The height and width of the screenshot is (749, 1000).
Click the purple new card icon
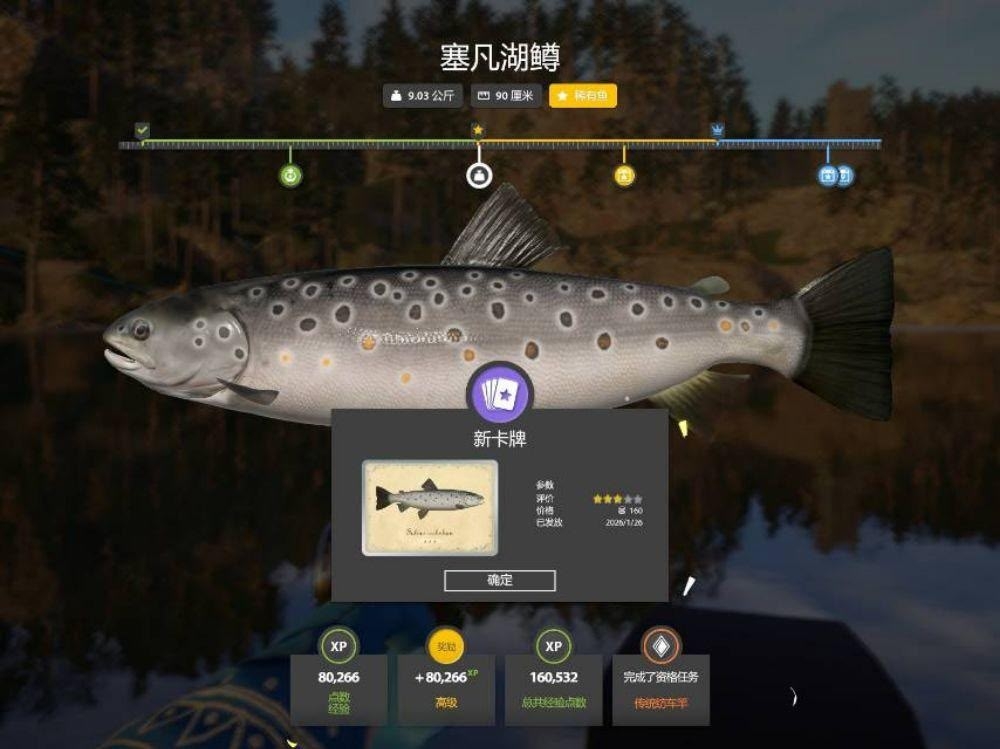[500, 392]
